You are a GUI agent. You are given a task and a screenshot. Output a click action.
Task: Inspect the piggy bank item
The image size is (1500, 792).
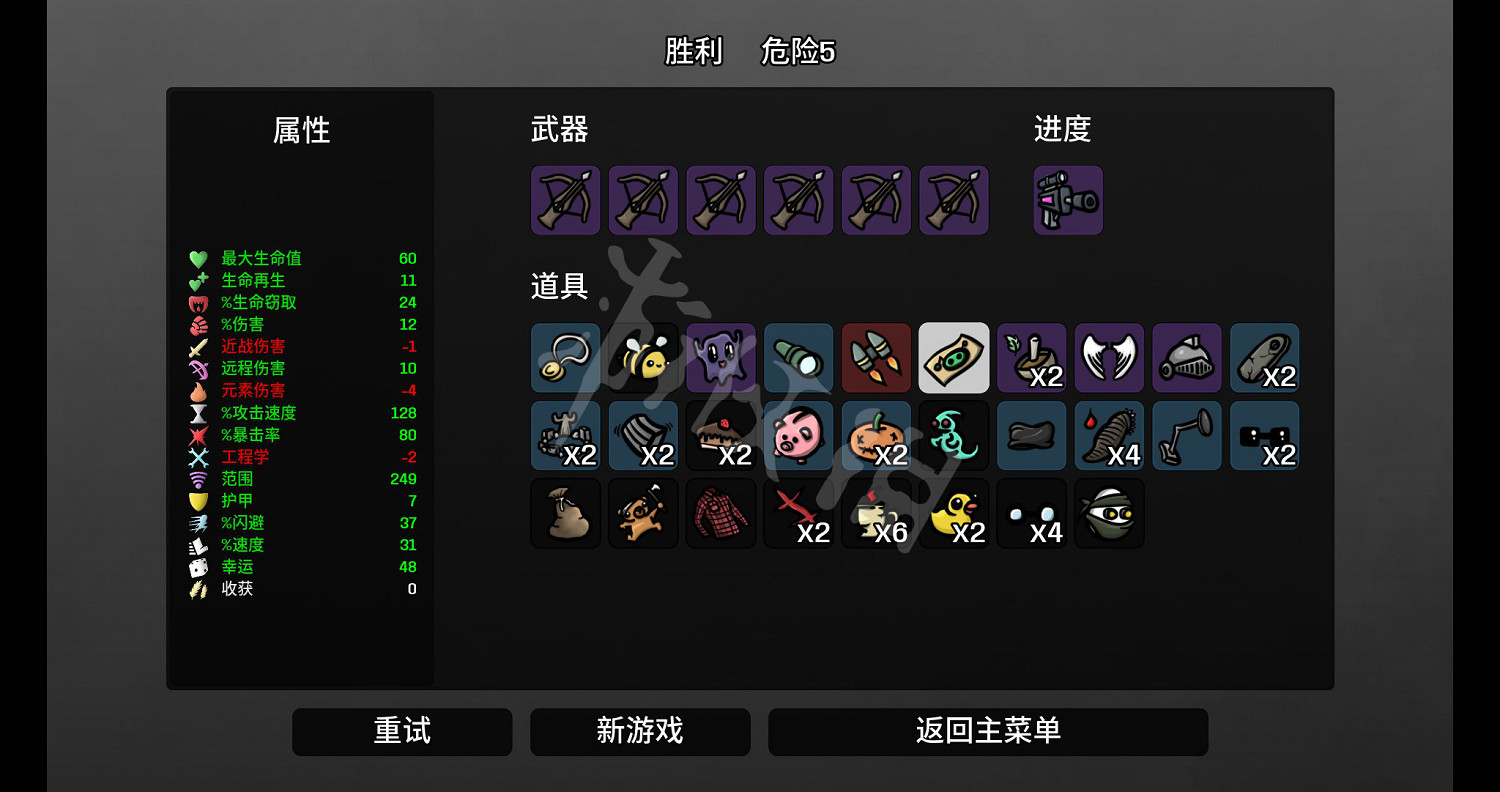pyautogui.click(x=798, y=435)
